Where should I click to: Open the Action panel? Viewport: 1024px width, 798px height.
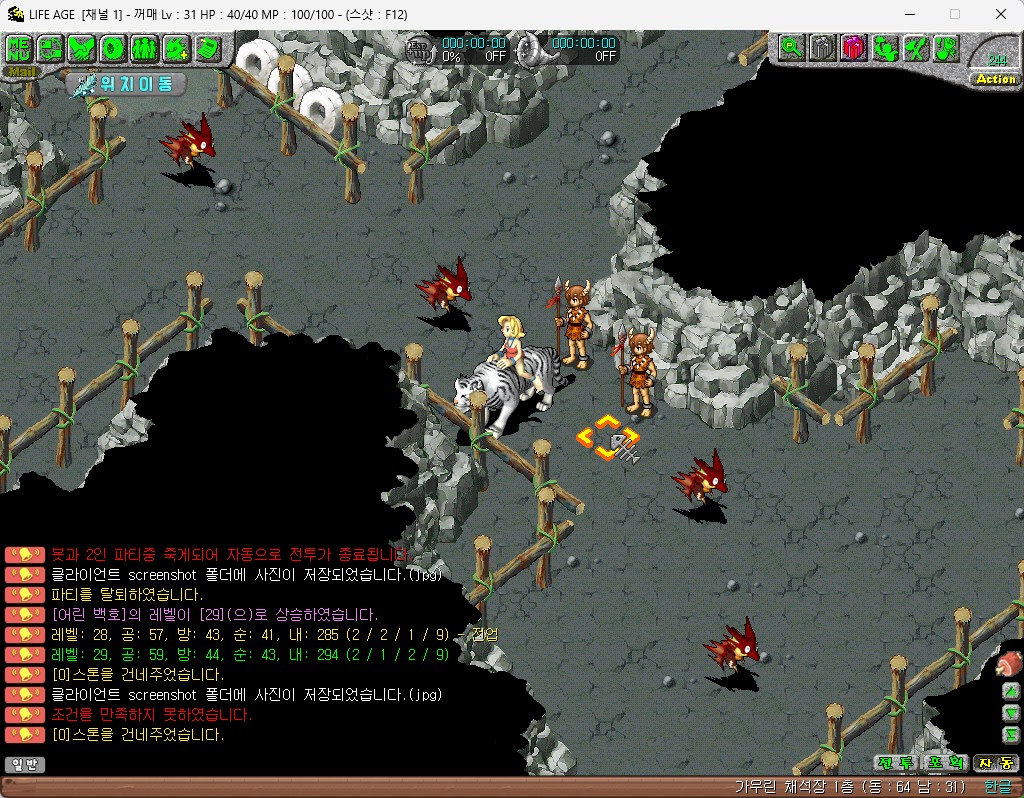pyautogui.click(x=995, y=79)
